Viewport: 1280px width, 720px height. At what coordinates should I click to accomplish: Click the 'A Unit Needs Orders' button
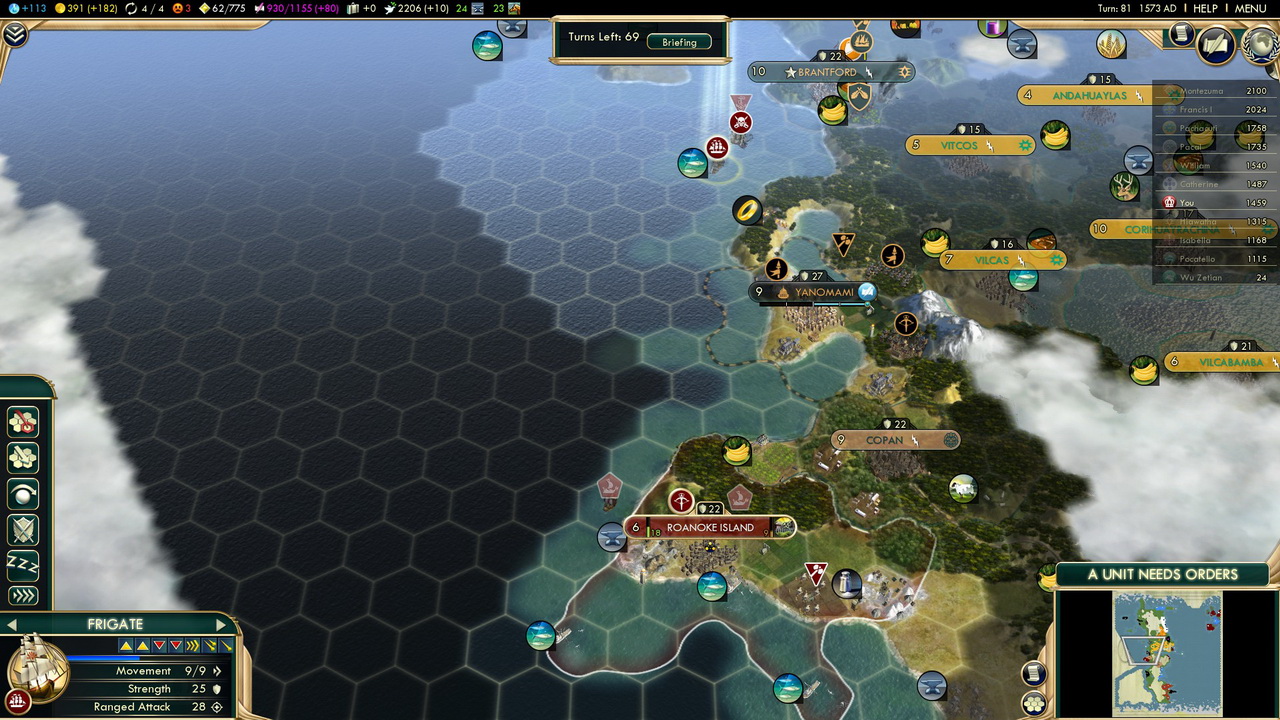coord(1162,574)
